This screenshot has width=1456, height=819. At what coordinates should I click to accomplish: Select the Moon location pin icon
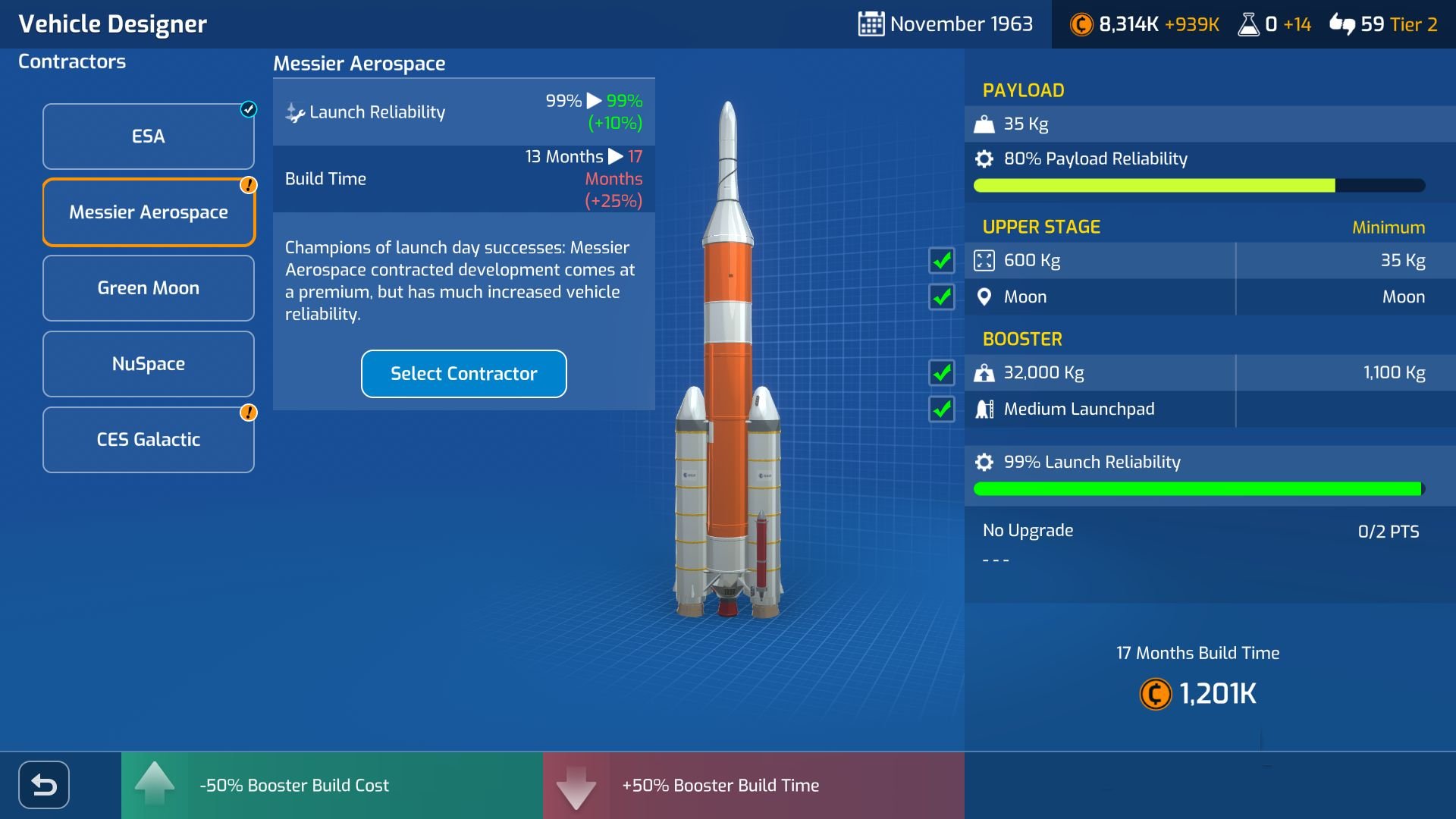click(x=985, y=297)
